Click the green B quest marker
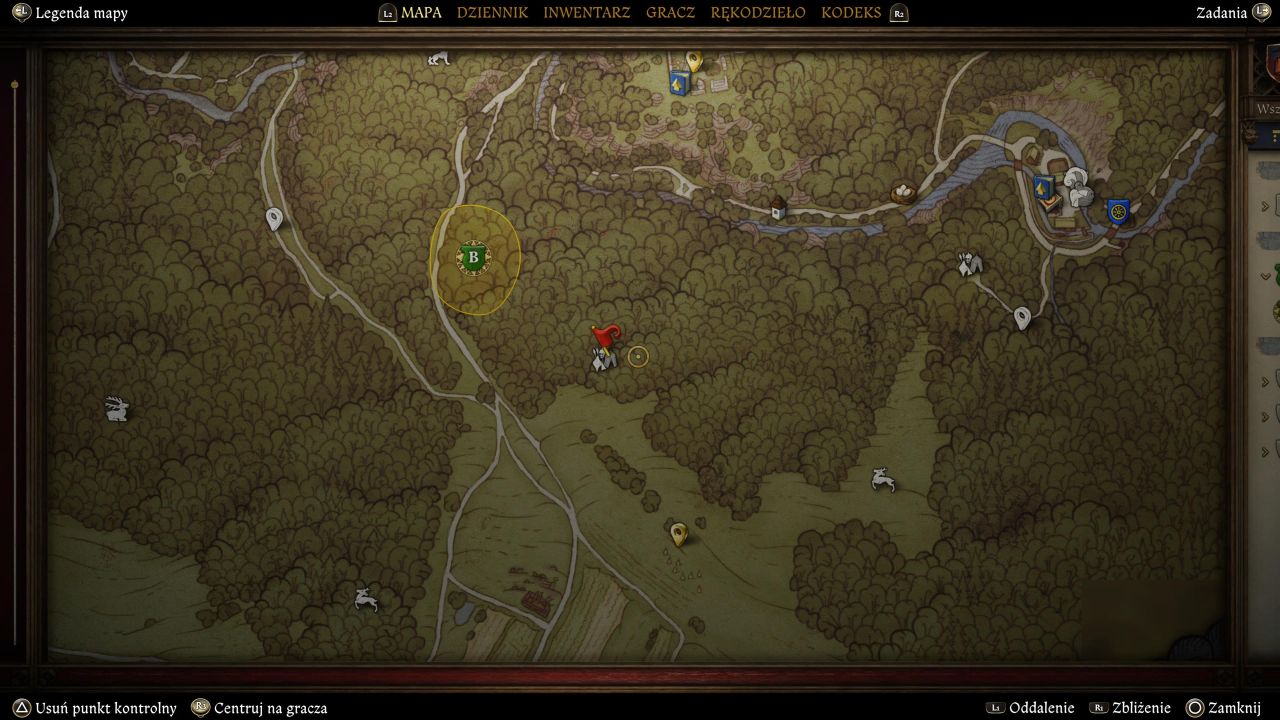The height and width of the screenshot is (720, 1280). (473, 258)
